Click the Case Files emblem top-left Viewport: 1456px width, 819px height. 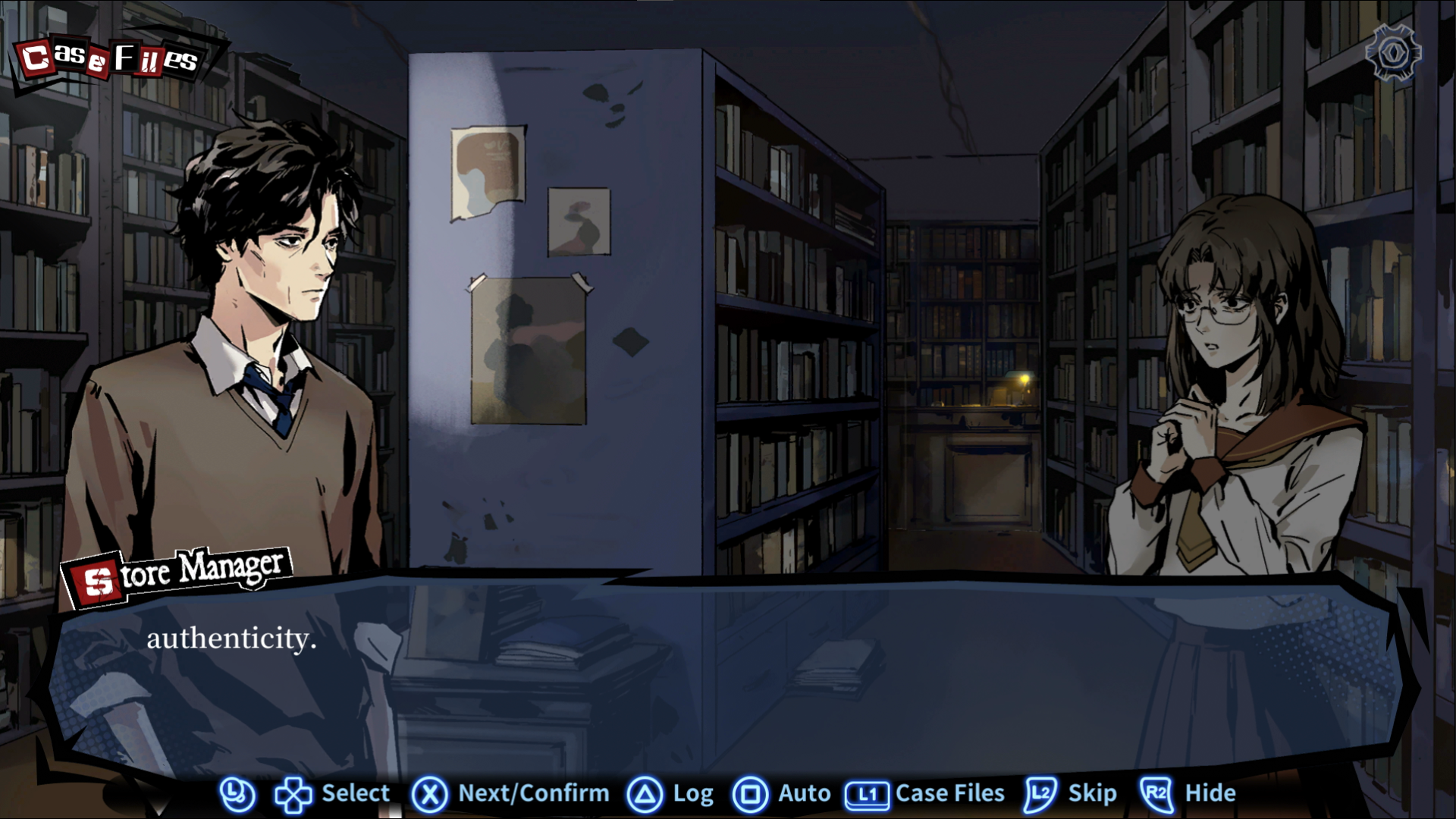[108, 57]
